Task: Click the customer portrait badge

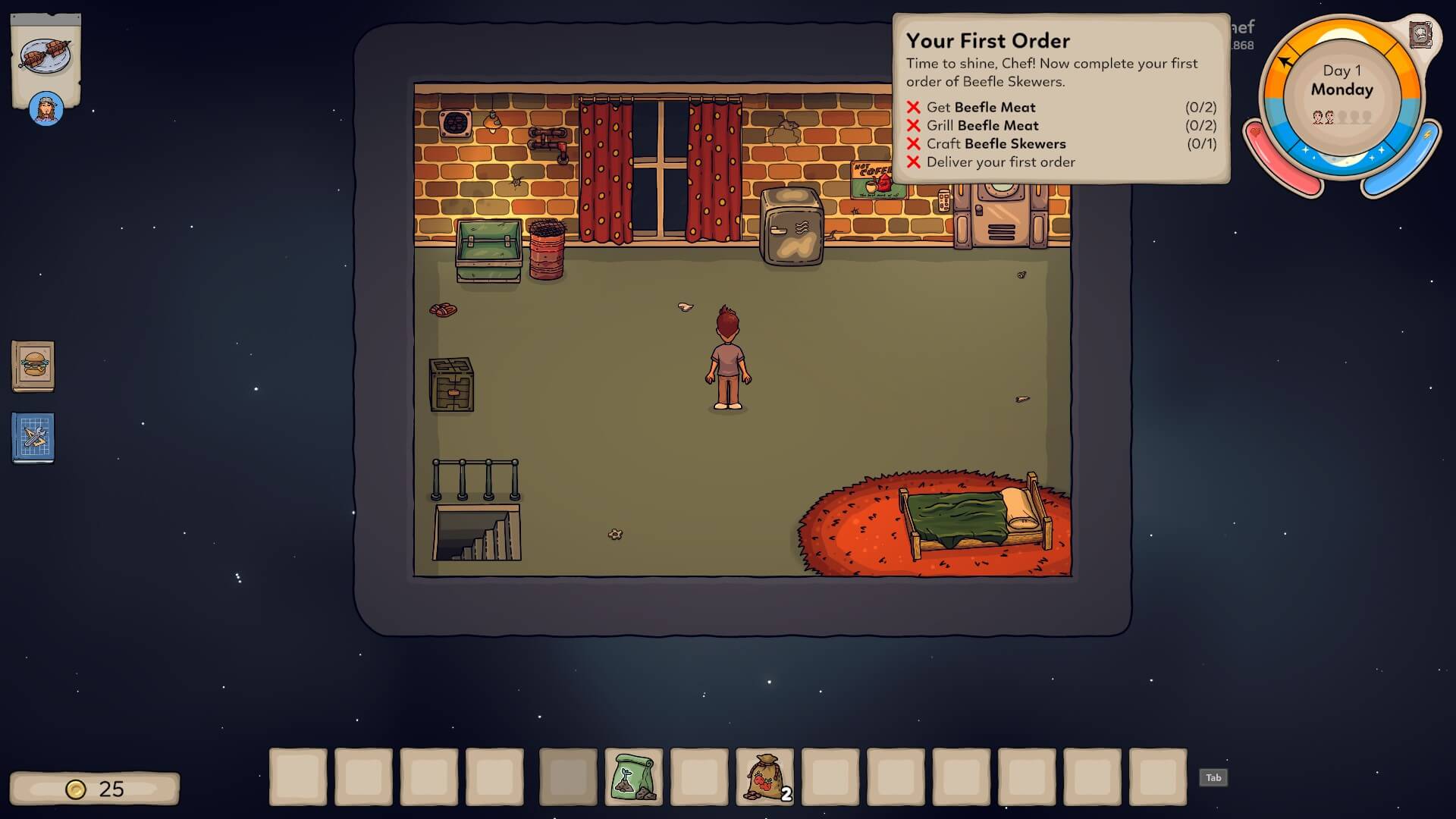Action: 45,109
